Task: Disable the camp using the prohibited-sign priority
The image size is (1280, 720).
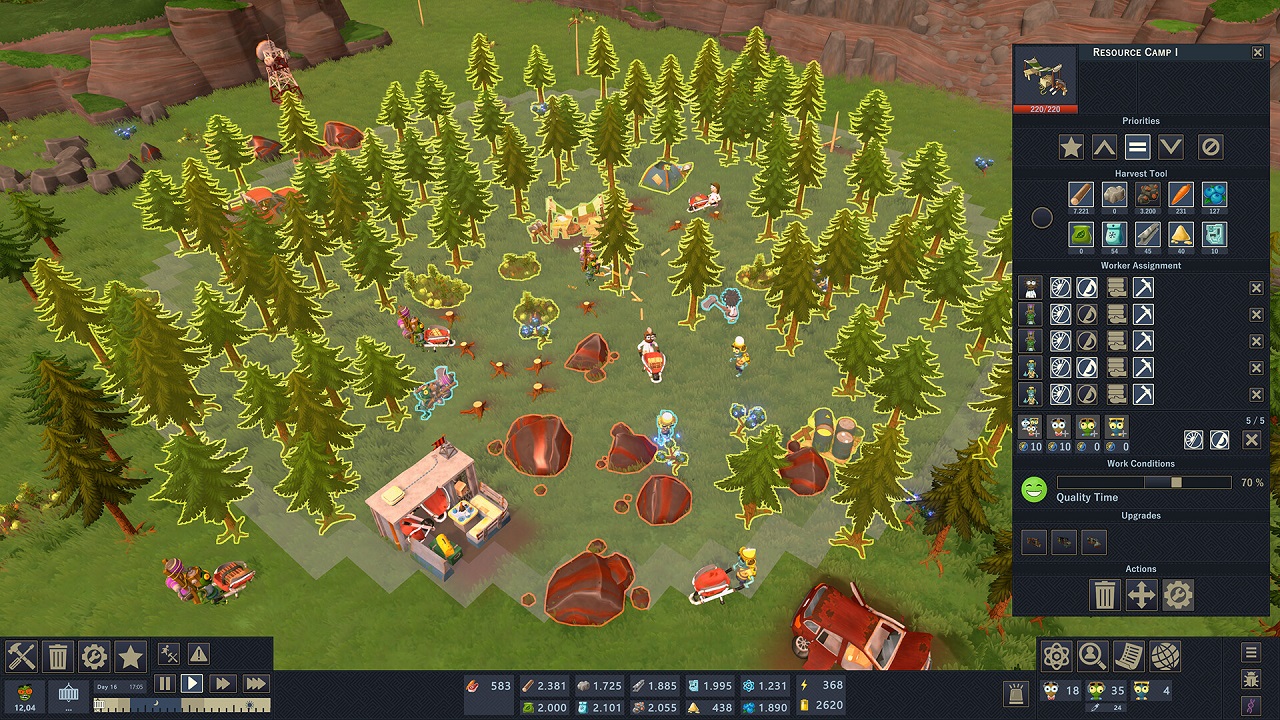Action: point(1210,148)
